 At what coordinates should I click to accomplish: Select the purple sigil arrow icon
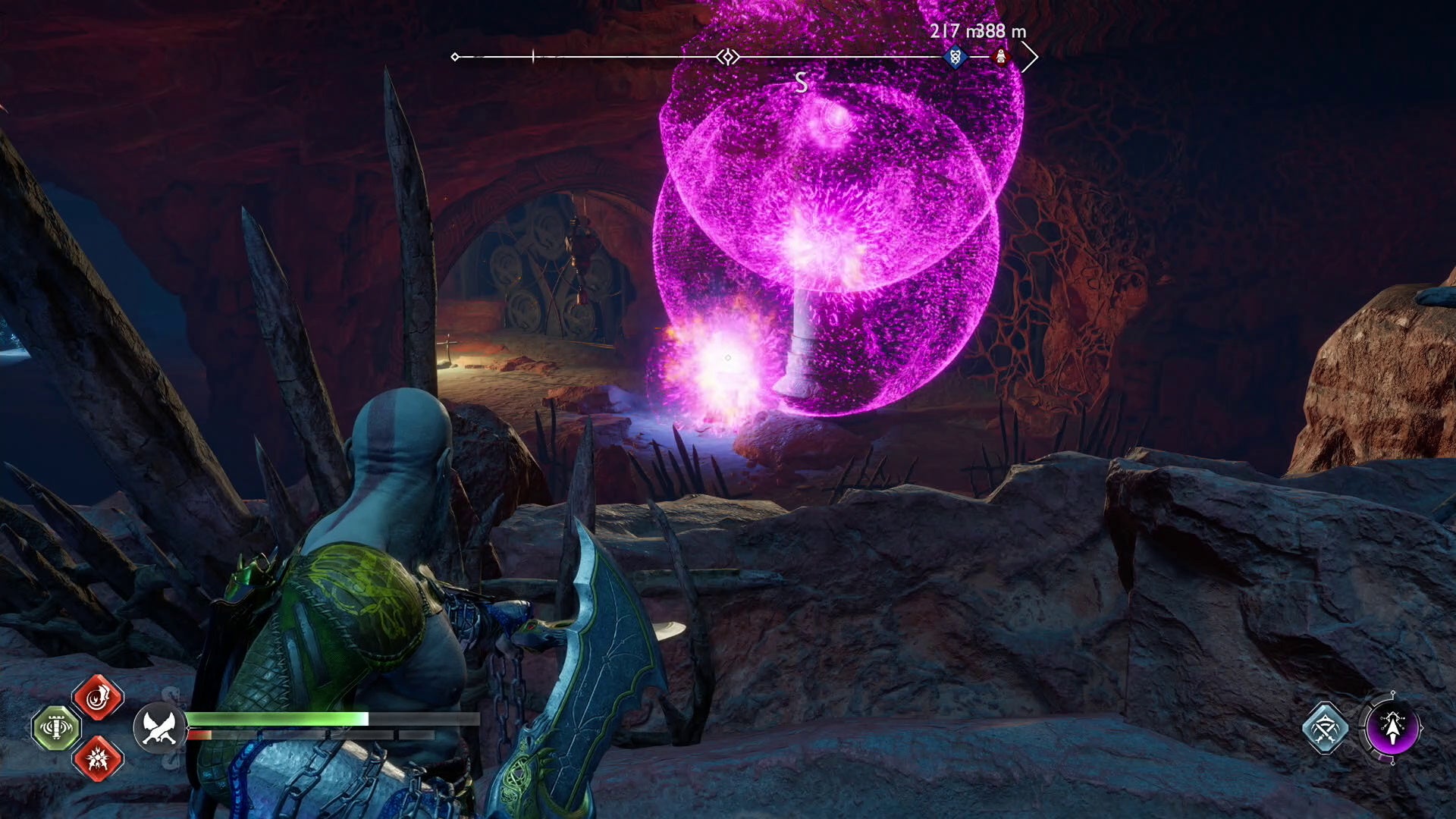tap(1392, 728)
